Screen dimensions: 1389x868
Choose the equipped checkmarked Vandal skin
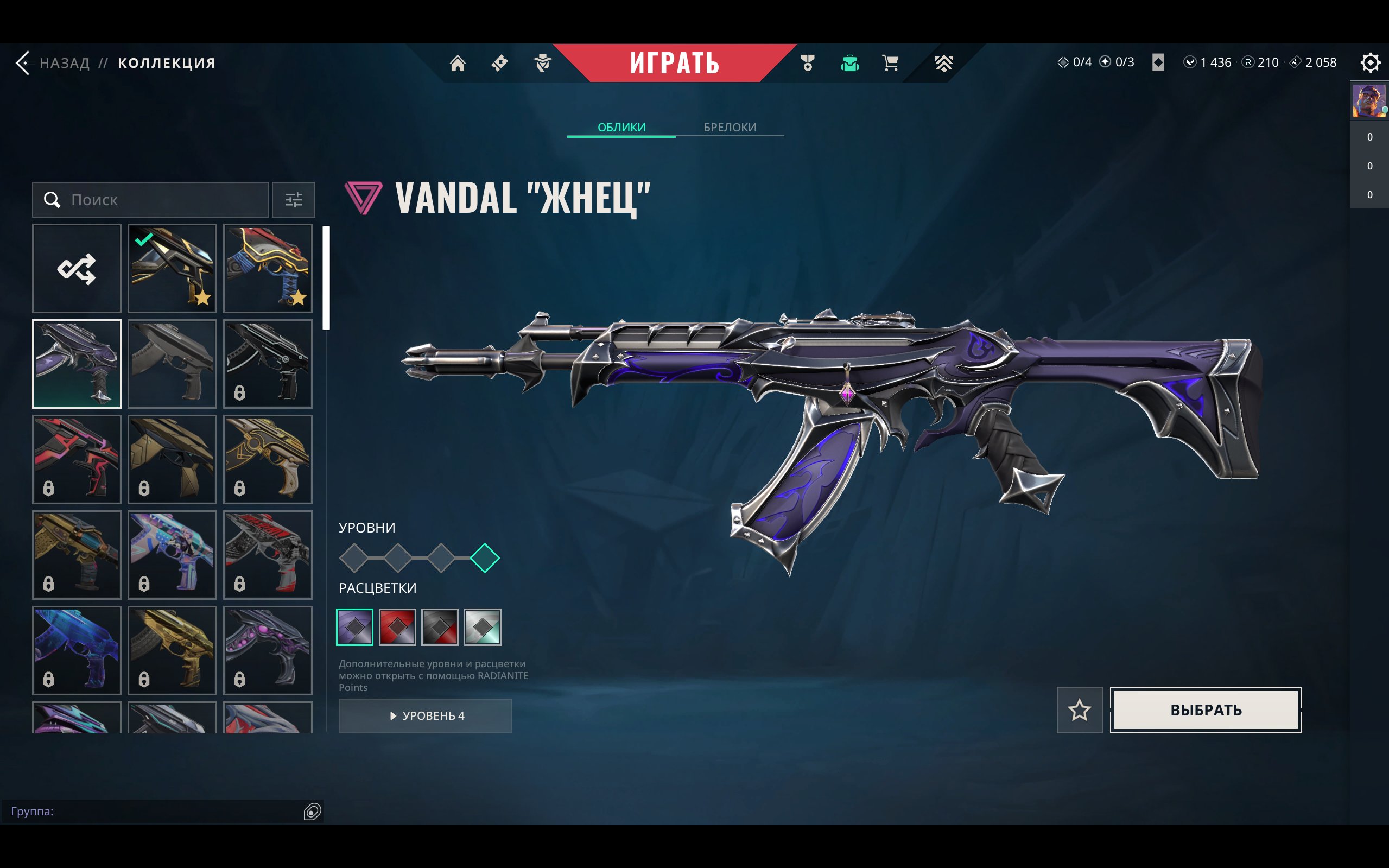coord(172,268)
